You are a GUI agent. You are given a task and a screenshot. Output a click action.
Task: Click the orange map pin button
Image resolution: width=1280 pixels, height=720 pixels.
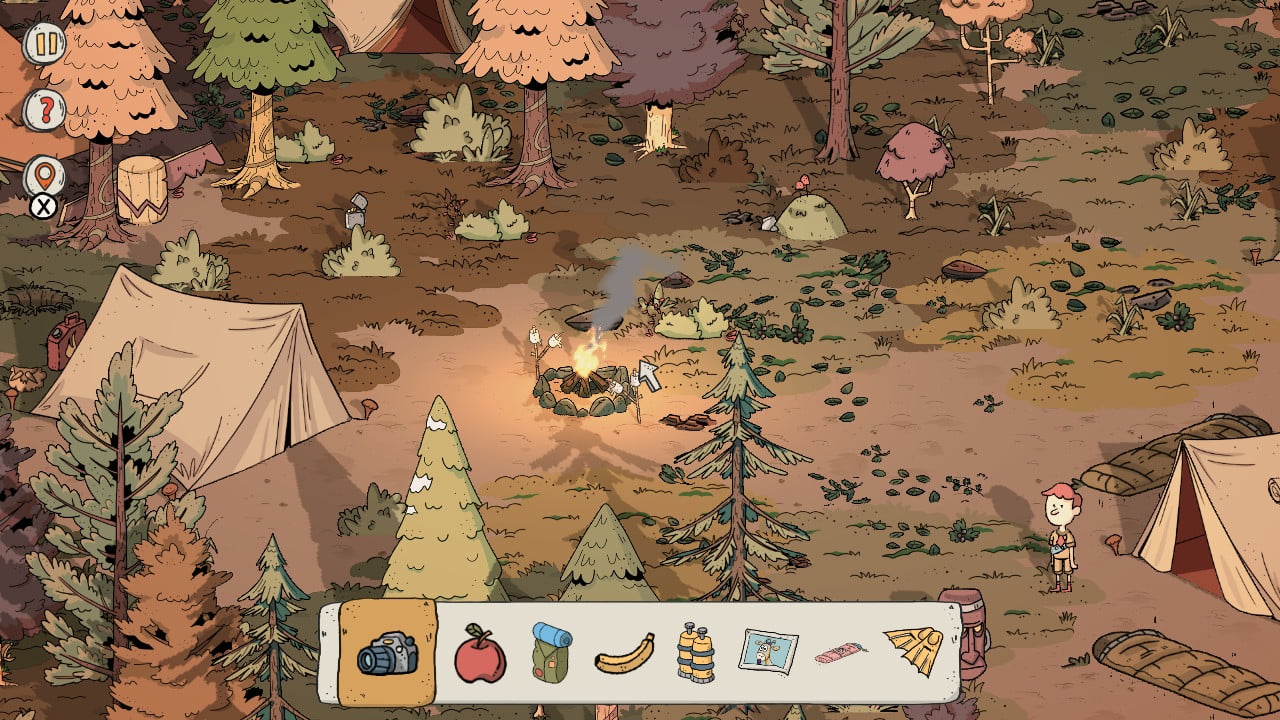(x=44, y=177)
